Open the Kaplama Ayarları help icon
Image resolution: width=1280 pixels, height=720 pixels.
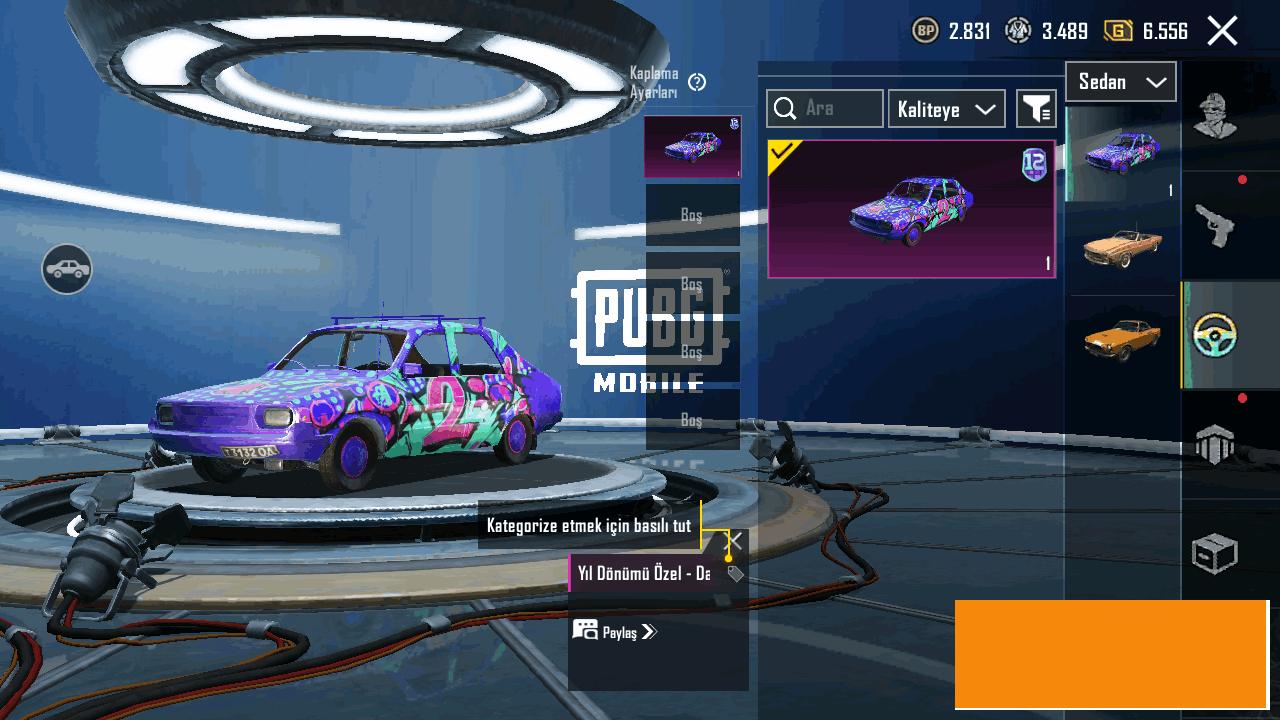tap(698, 83)
